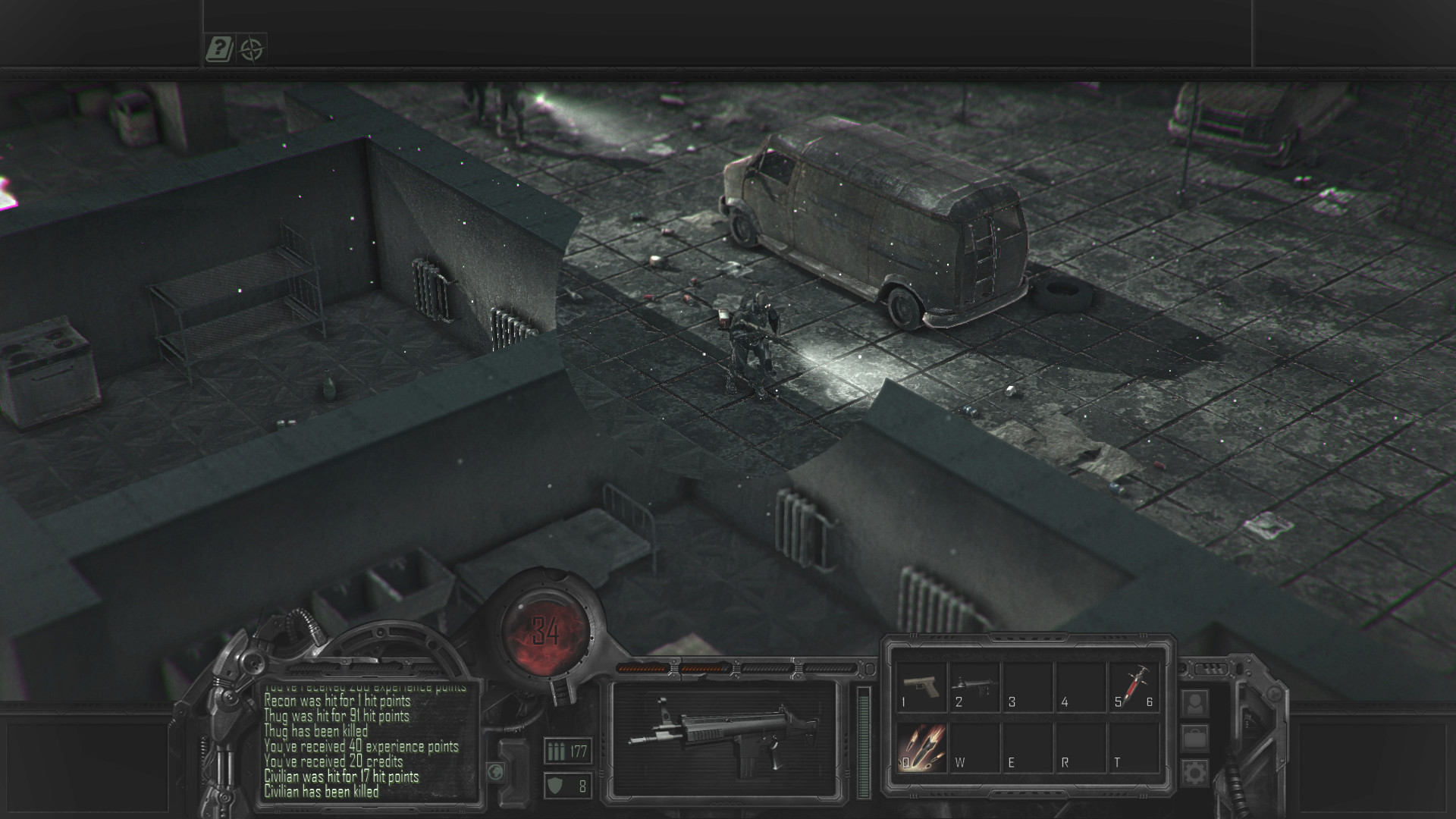Open the gear settings button
The image size is (1456, 819).
(x=1194, y=773)
